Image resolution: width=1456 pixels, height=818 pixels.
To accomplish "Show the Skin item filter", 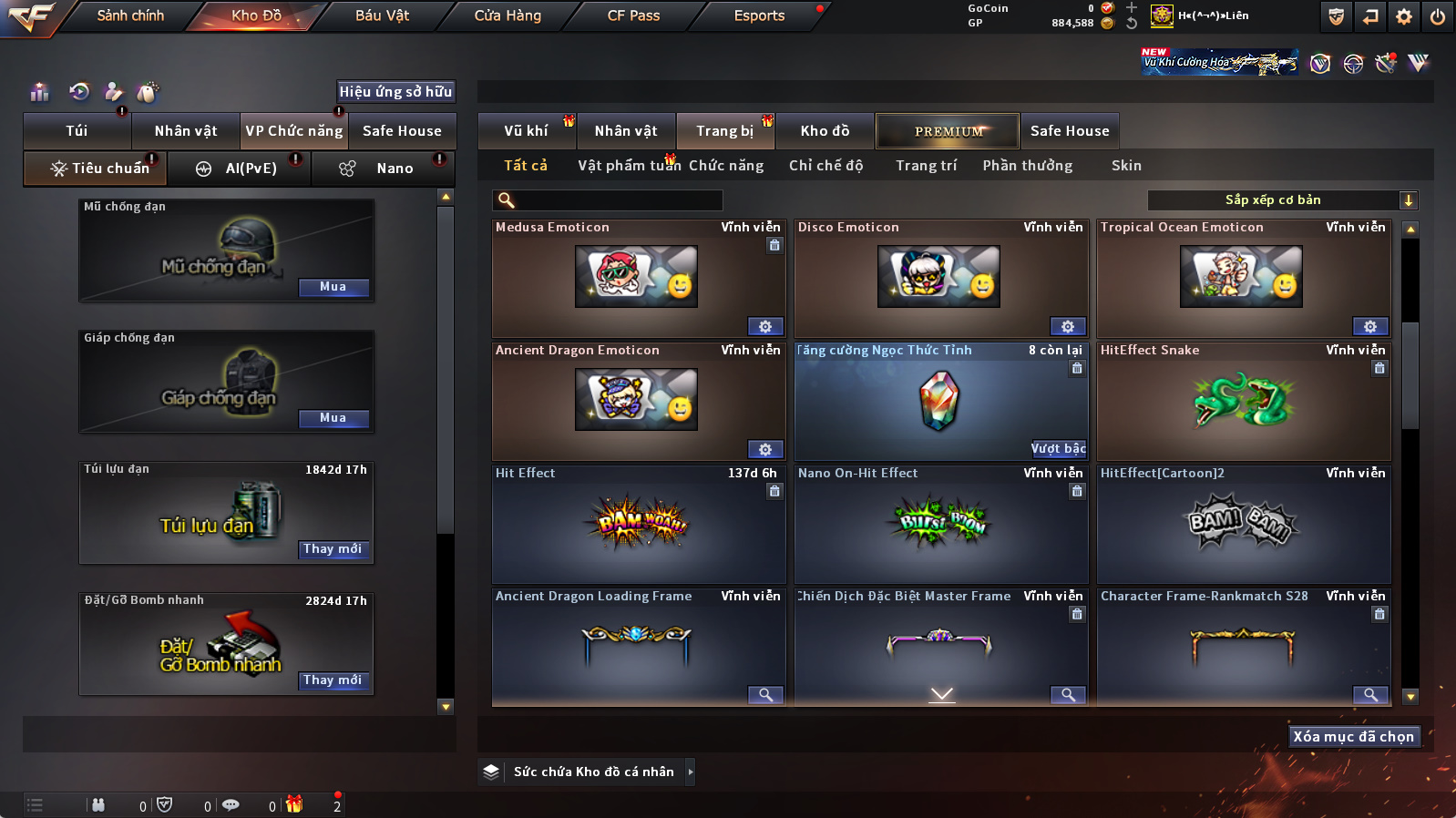I will click(x=1126, y=166).
